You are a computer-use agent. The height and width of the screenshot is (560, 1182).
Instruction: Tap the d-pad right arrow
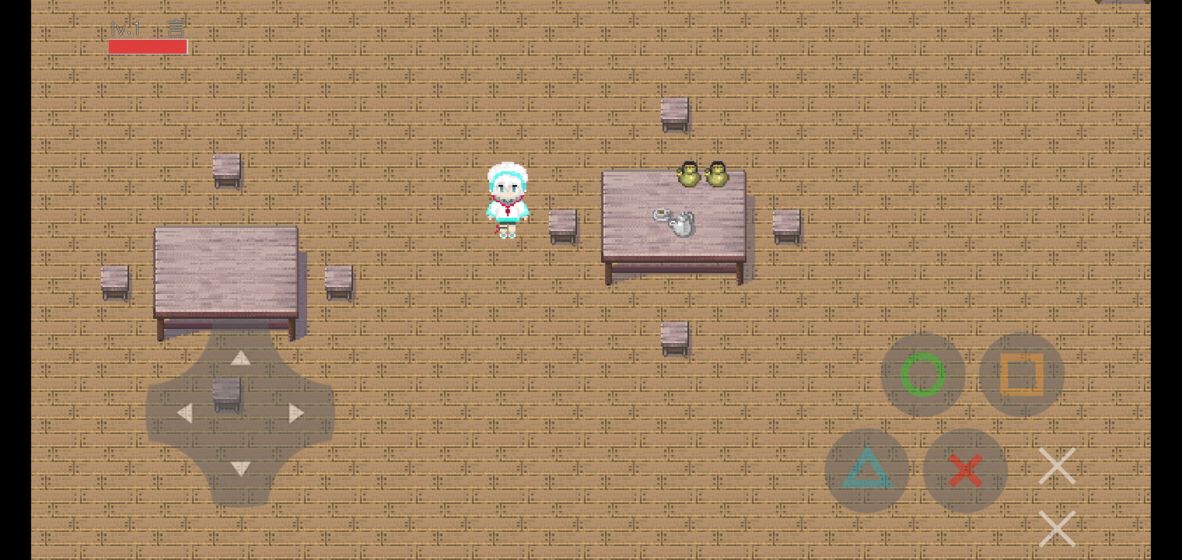click(x=296, y=413)
